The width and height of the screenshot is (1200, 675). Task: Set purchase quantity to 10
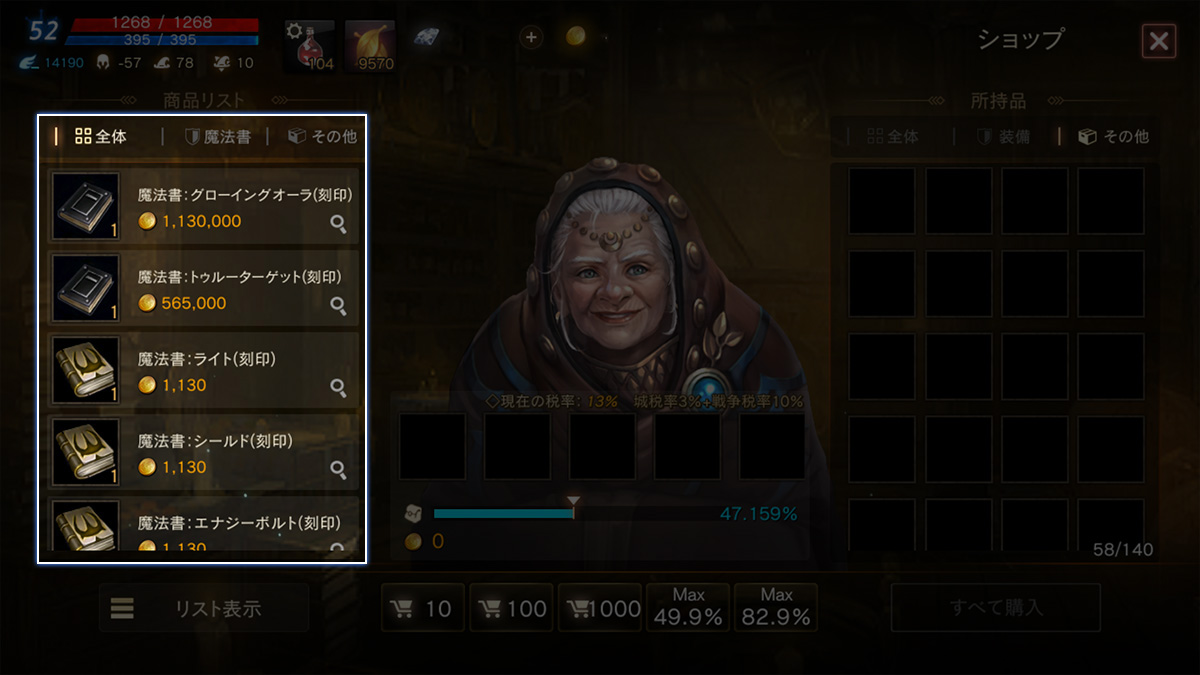tap(423, 608)
